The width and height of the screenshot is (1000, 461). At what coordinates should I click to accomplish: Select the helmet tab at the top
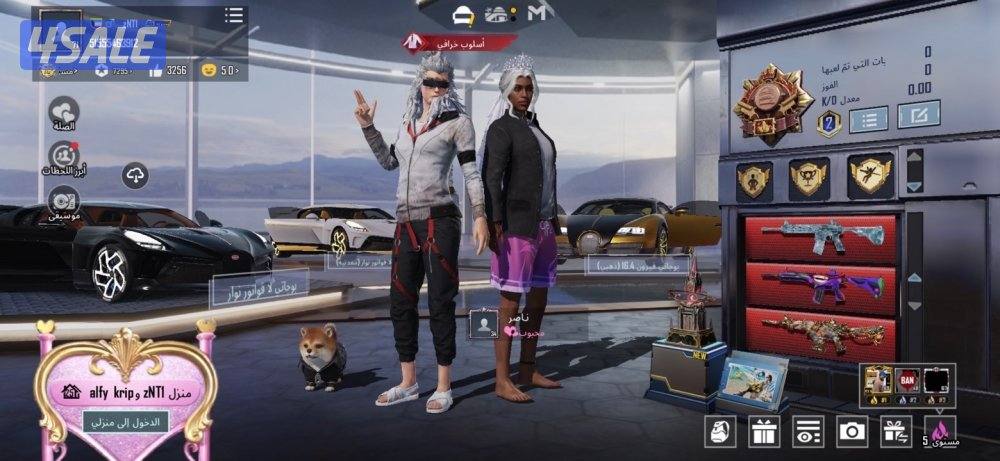coord(463,14)
